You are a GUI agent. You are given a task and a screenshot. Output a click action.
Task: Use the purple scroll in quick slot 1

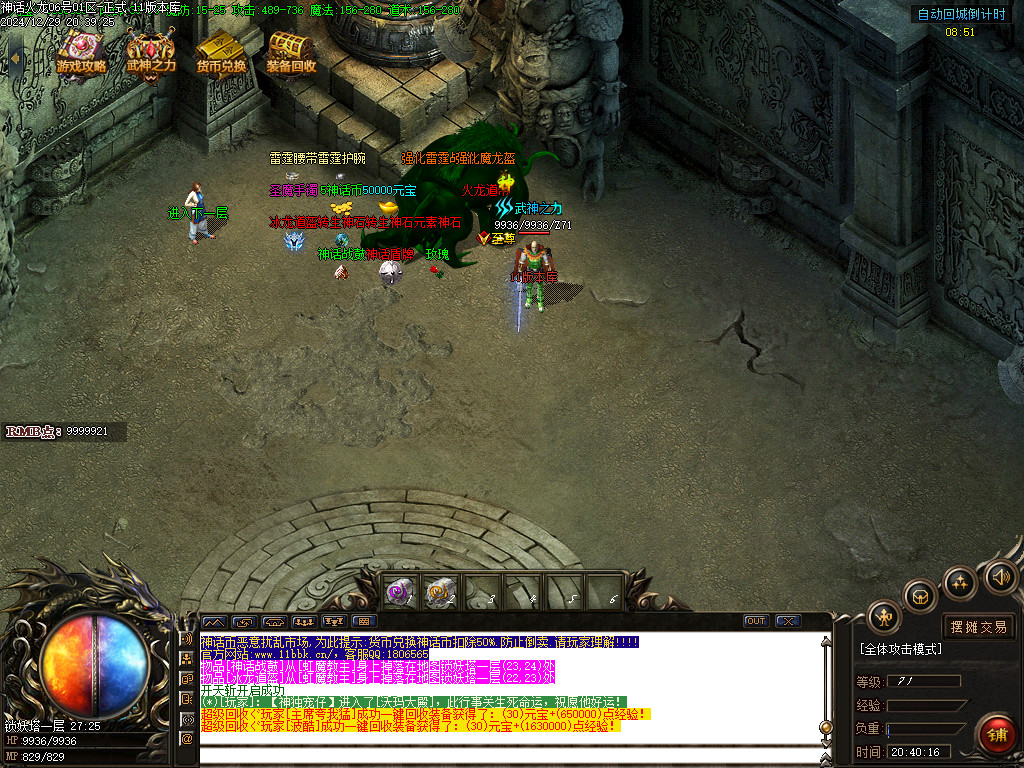click(x=401, y=593)
